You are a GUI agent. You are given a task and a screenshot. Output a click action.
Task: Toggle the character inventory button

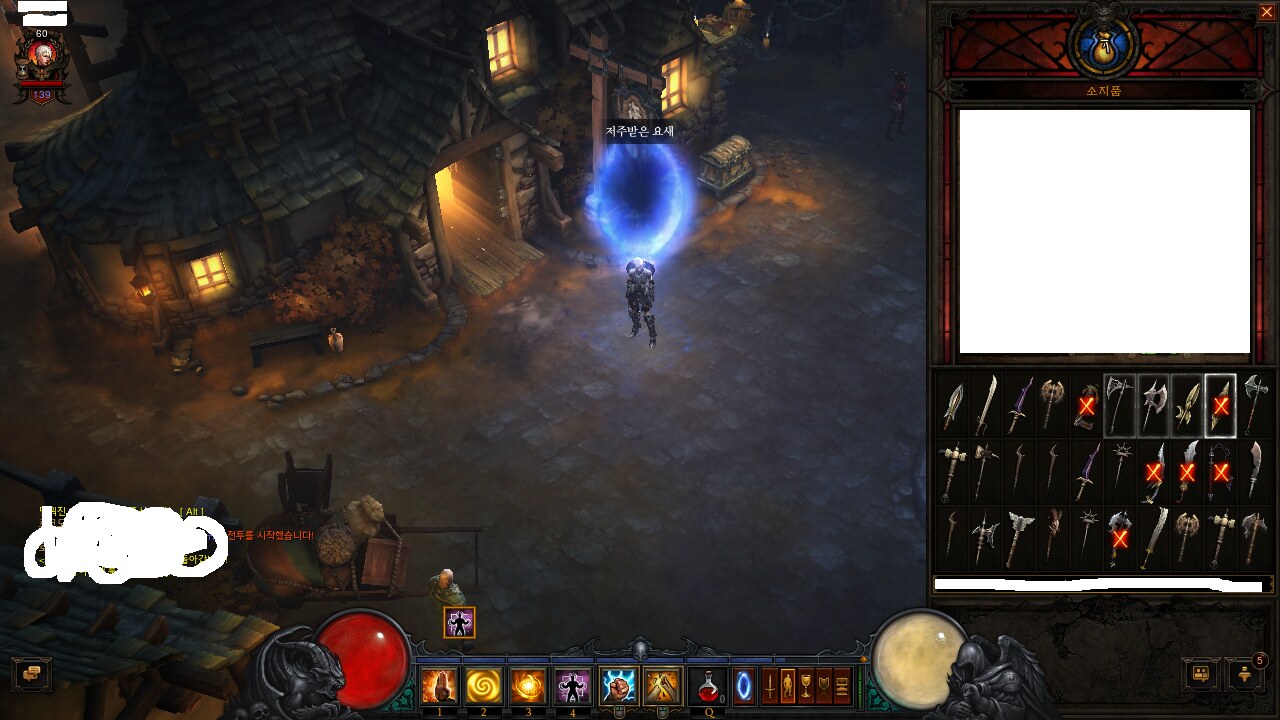point(787,686)
